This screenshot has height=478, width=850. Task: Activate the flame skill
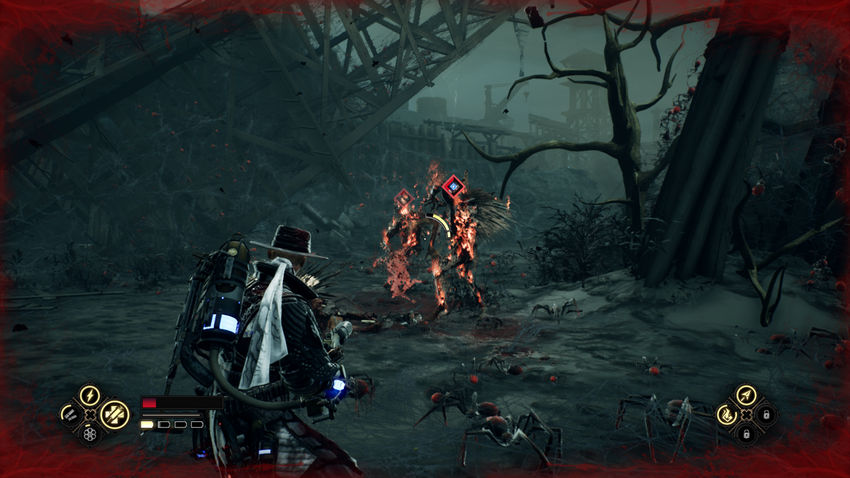725,413
